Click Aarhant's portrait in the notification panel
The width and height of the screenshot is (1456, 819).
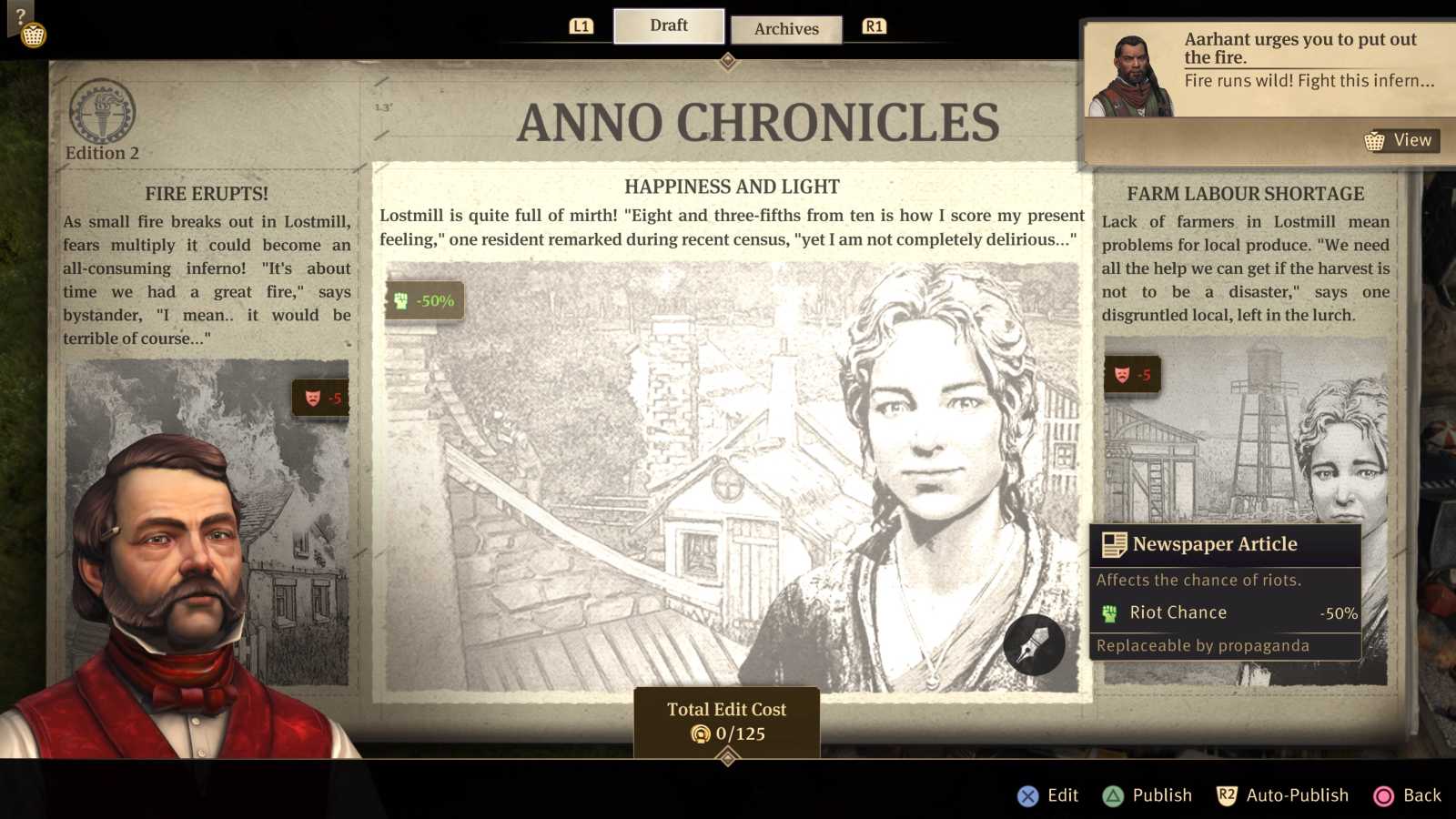[x=1132, y=73]
